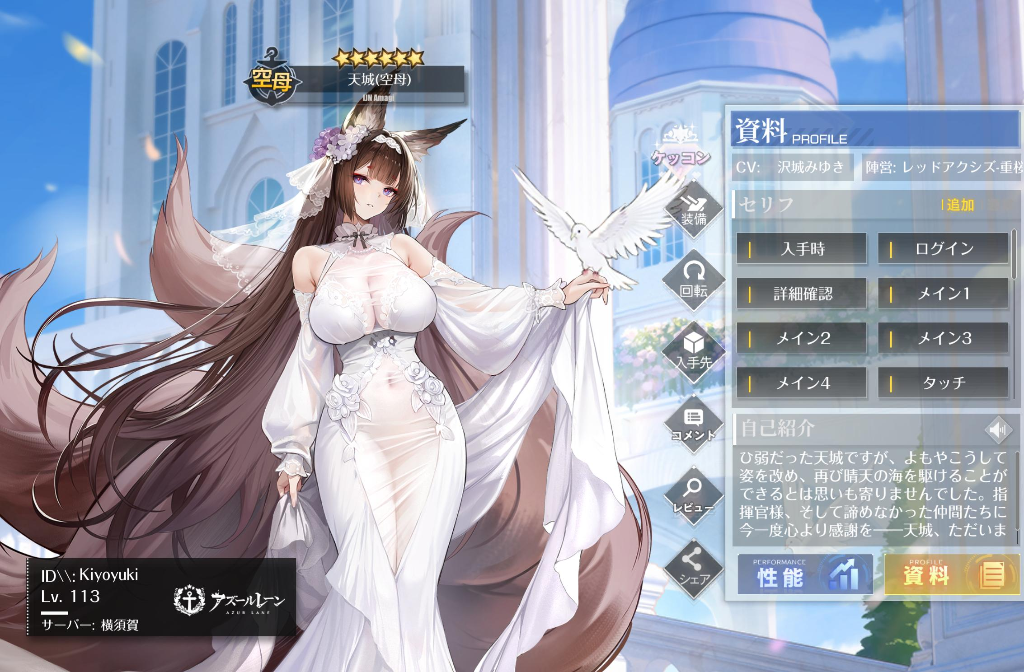1024x672 pixels.
Task: Play the 自己紹介 speaker audio icon
Action: point(996,430)
